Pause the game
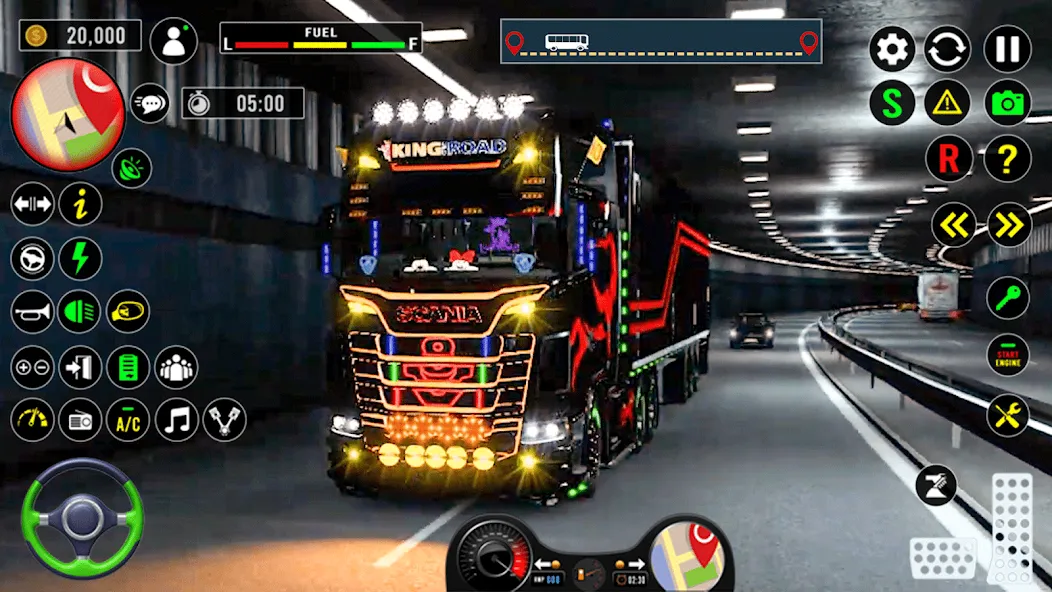Image resolution: width=1052 pixels, height=592 pixels. (1007, 49)
